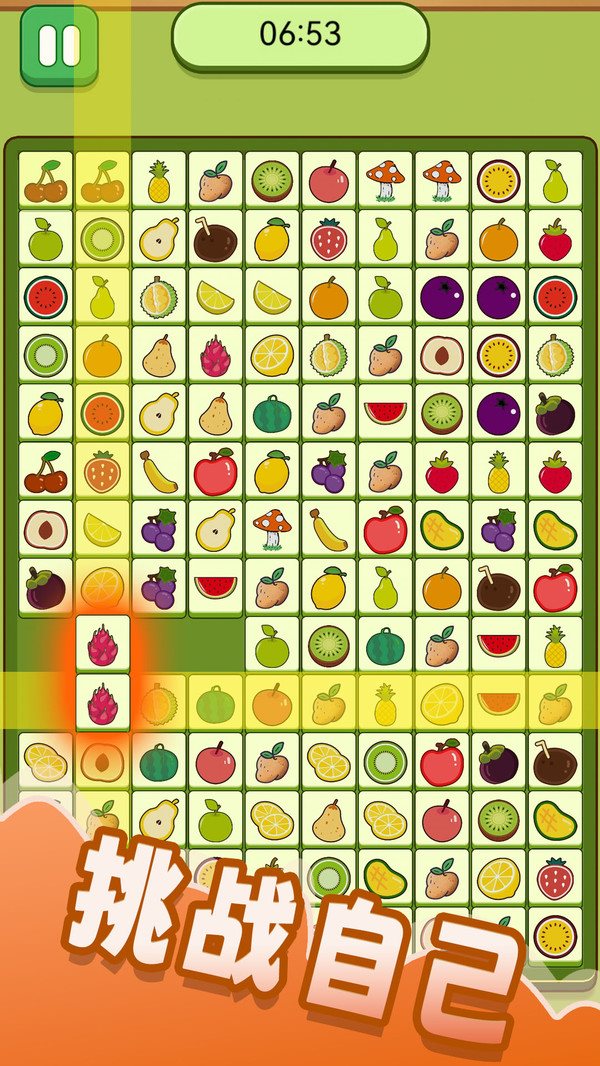Select the dragon fruit tile outside the glowing pair
The height and width of the screenshot is (1066, 600).
click(x=215, y=355)
